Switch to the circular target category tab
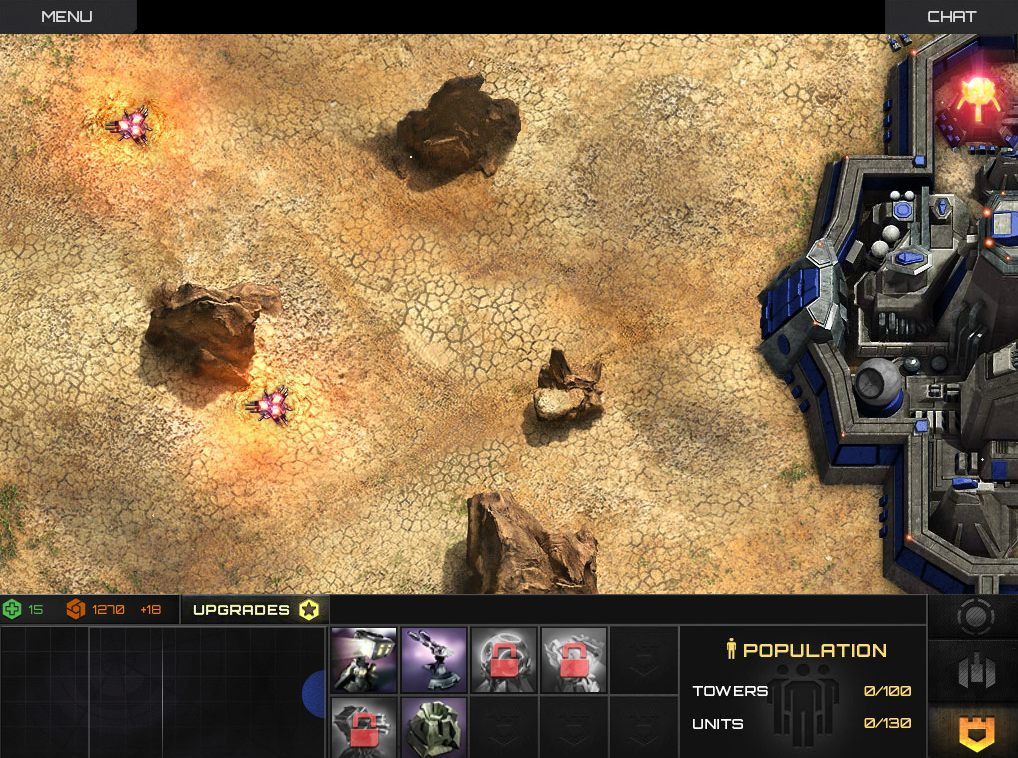 pyautogui.click(x=973, y=617)
